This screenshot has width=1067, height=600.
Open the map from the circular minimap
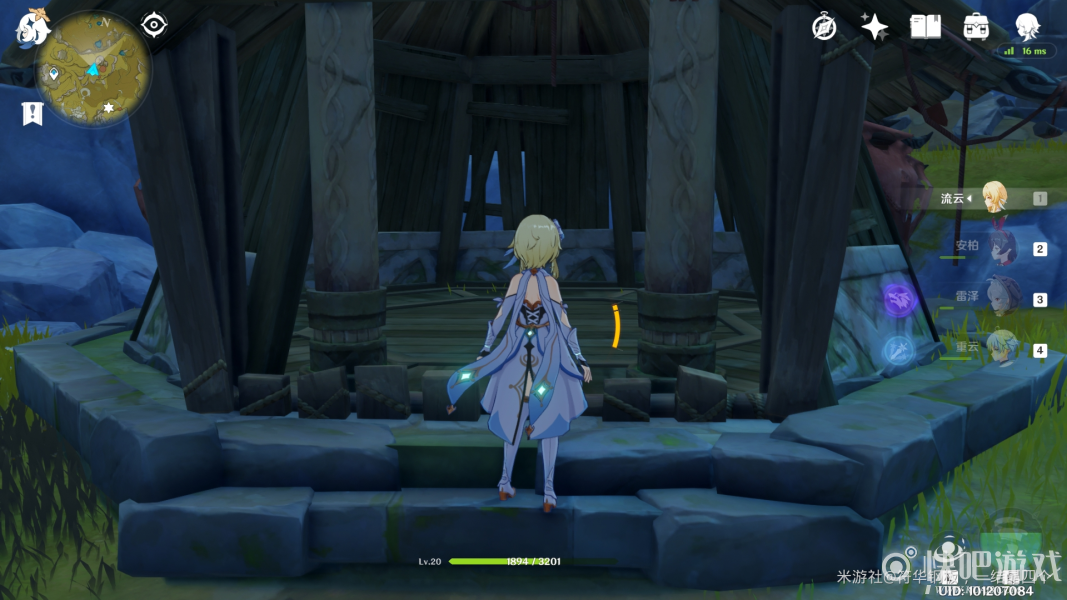(x=94, y=68)
